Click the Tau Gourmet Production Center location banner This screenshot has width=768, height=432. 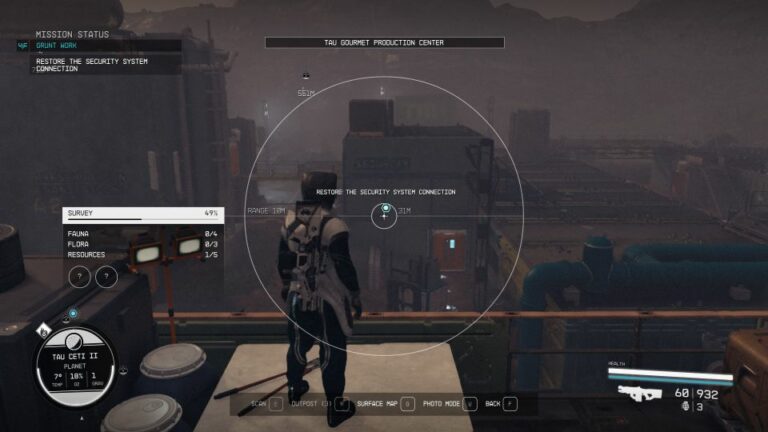(385, 43)
